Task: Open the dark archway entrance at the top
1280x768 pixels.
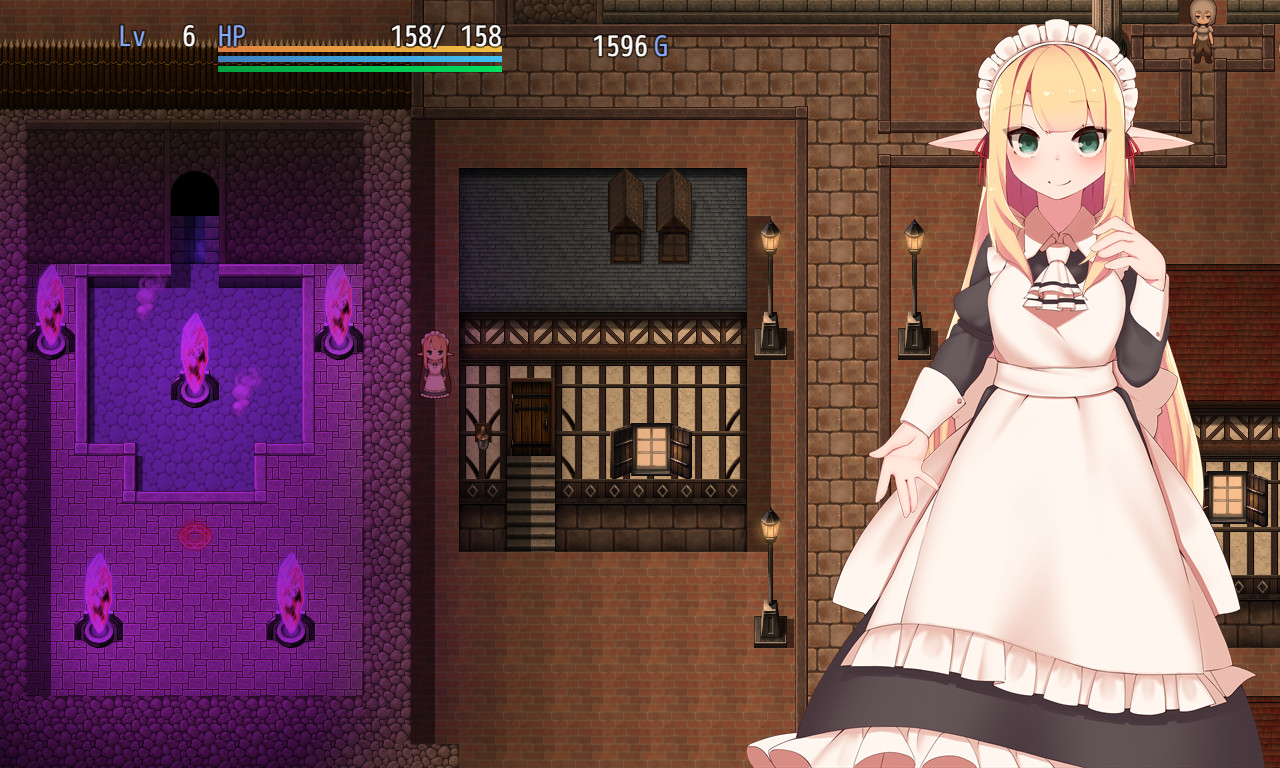Action: click(196, 192)
